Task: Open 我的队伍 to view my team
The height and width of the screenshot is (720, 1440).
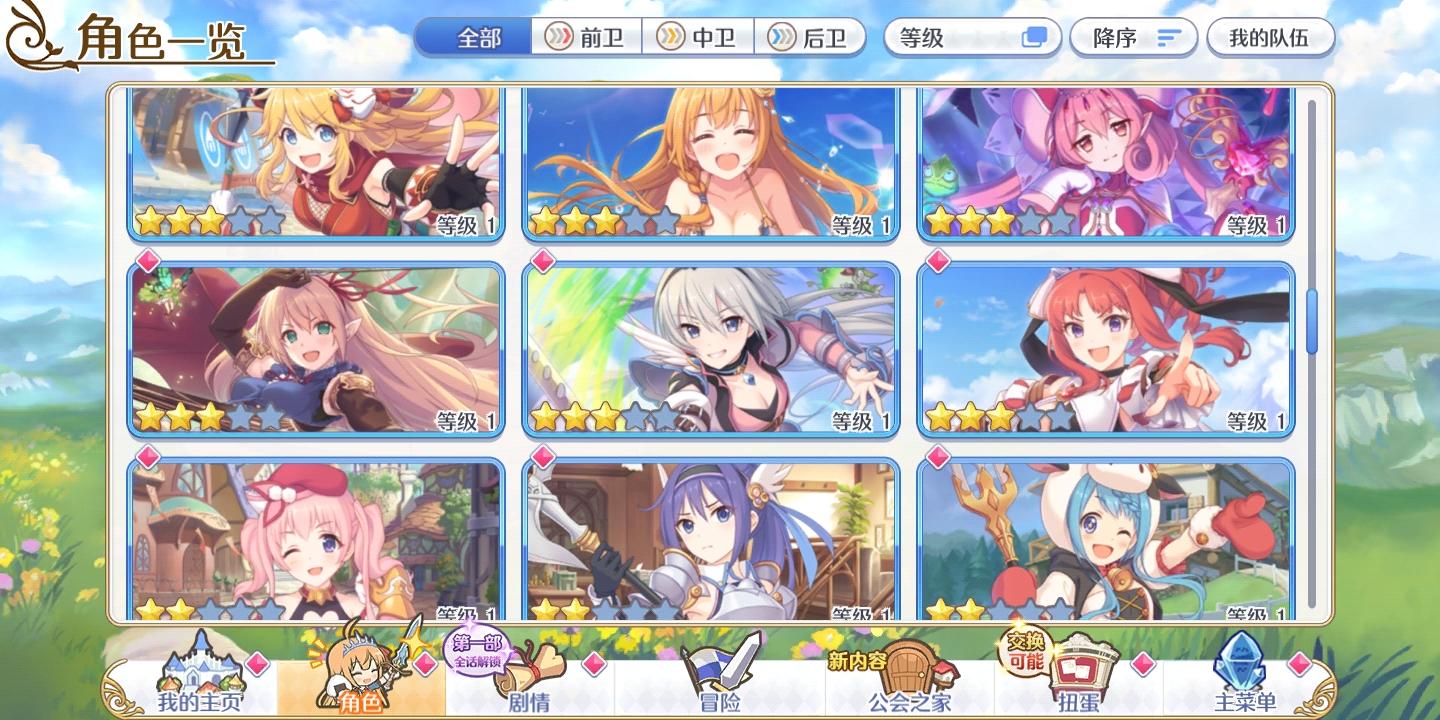Action: coord(1270,37)
